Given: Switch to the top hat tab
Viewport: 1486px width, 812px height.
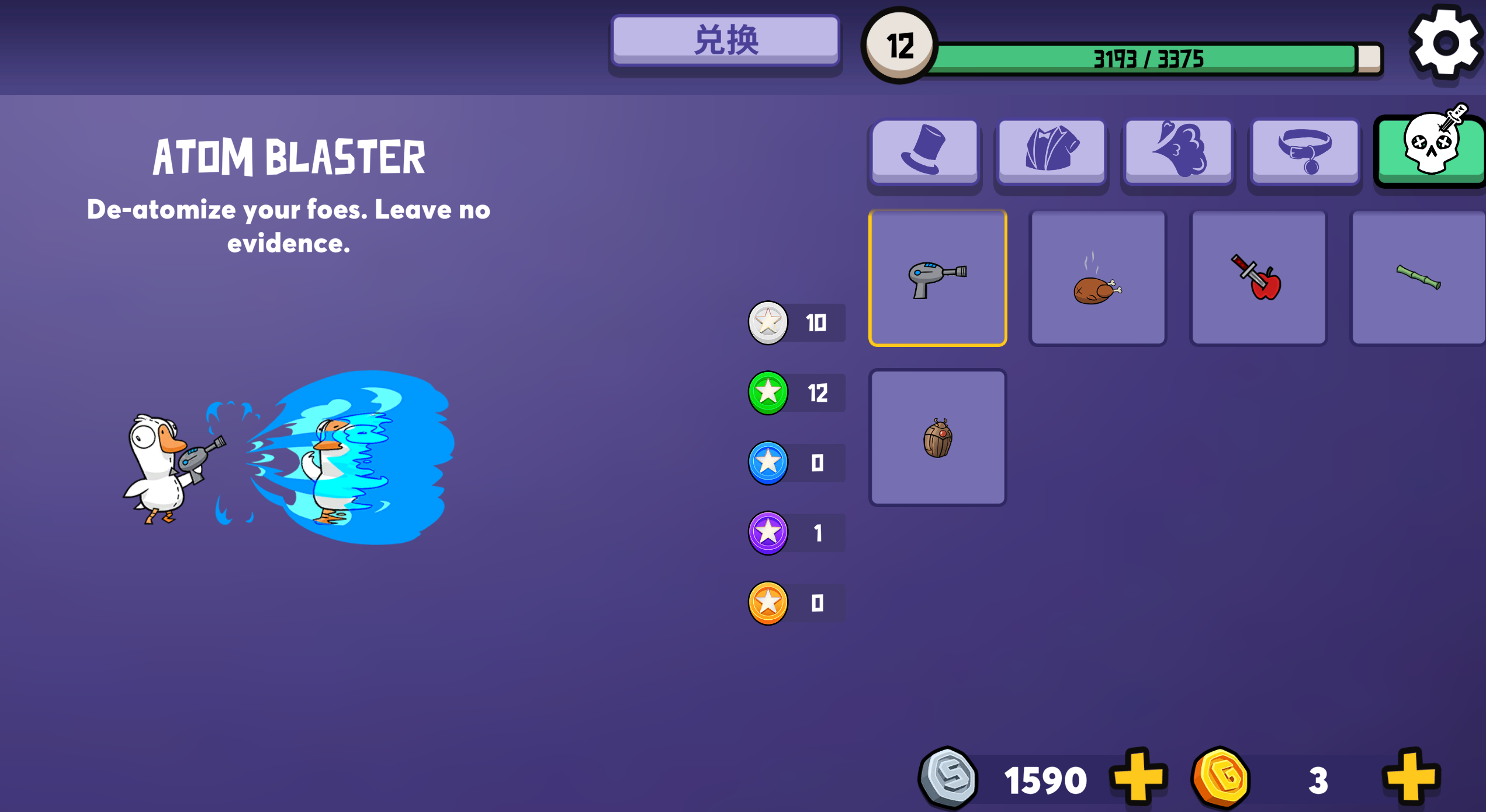Looking at the screenshot, I should coord(924,151).
